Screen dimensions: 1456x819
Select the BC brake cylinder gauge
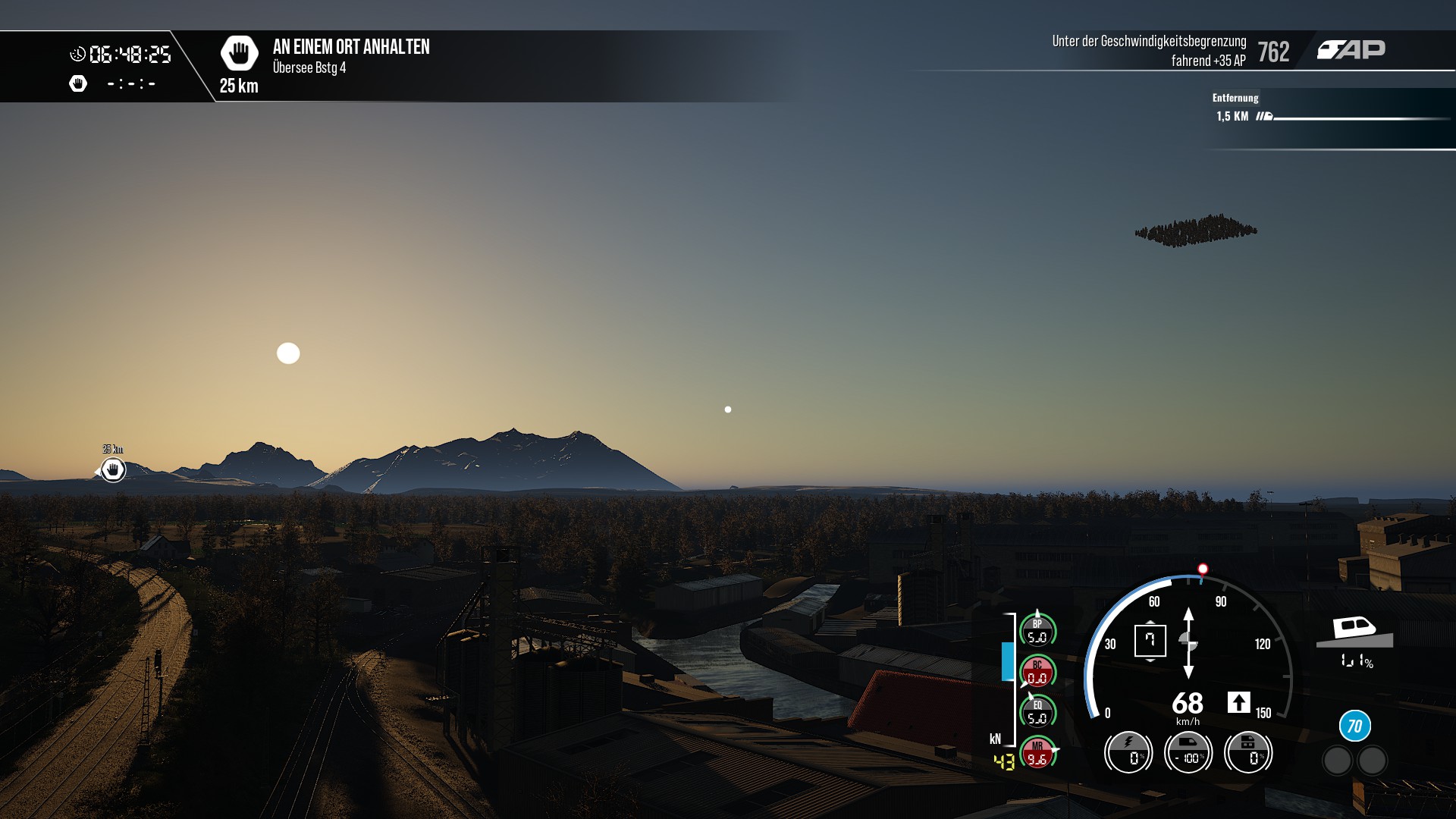[1037, 672]
